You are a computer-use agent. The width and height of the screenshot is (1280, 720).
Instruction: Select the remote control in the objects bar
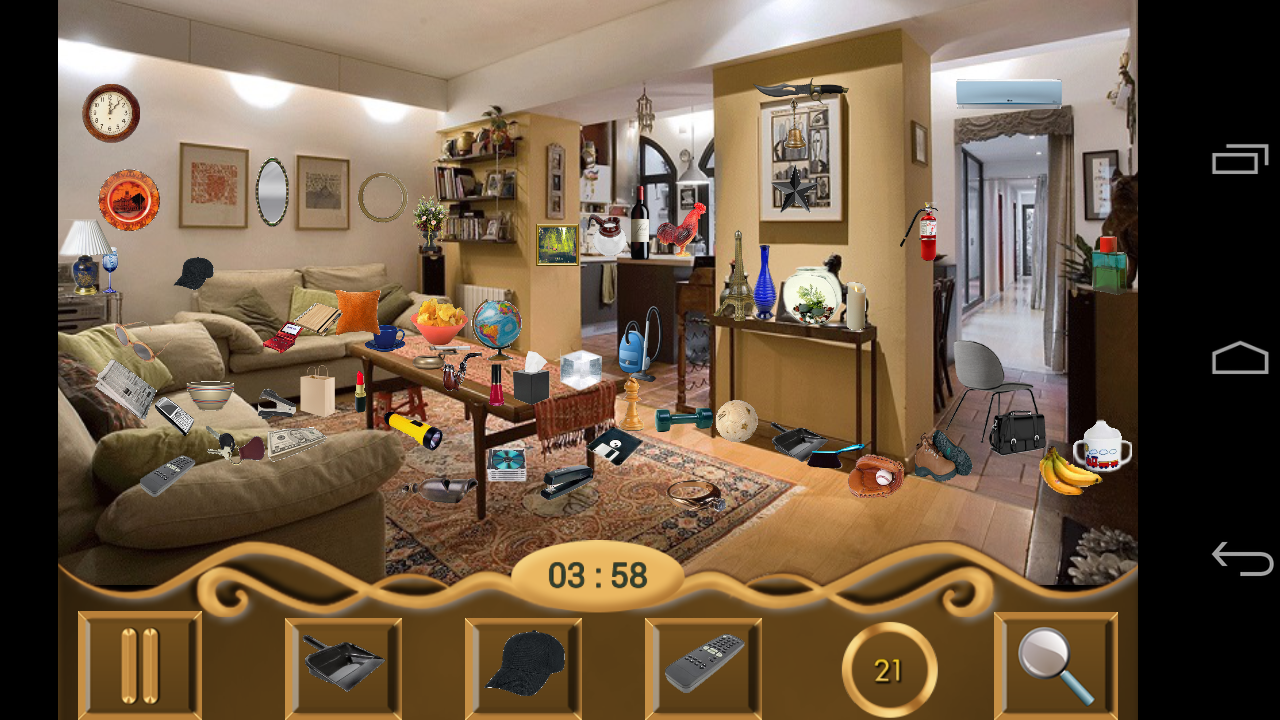tap(702, 660)
